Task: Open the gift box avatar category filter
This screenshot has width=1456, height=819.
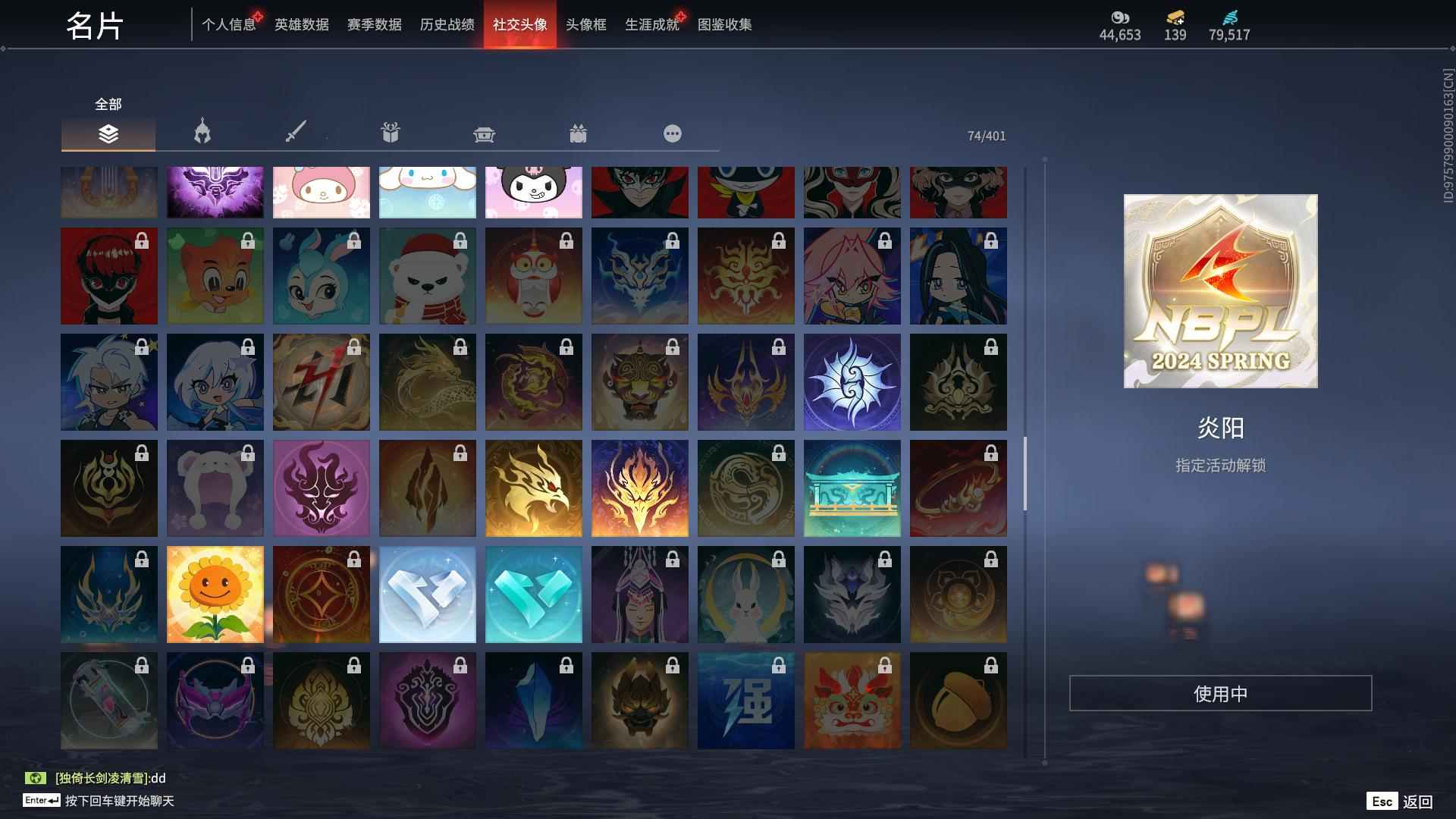Action: pyautogui.click(x=391, y=133)
